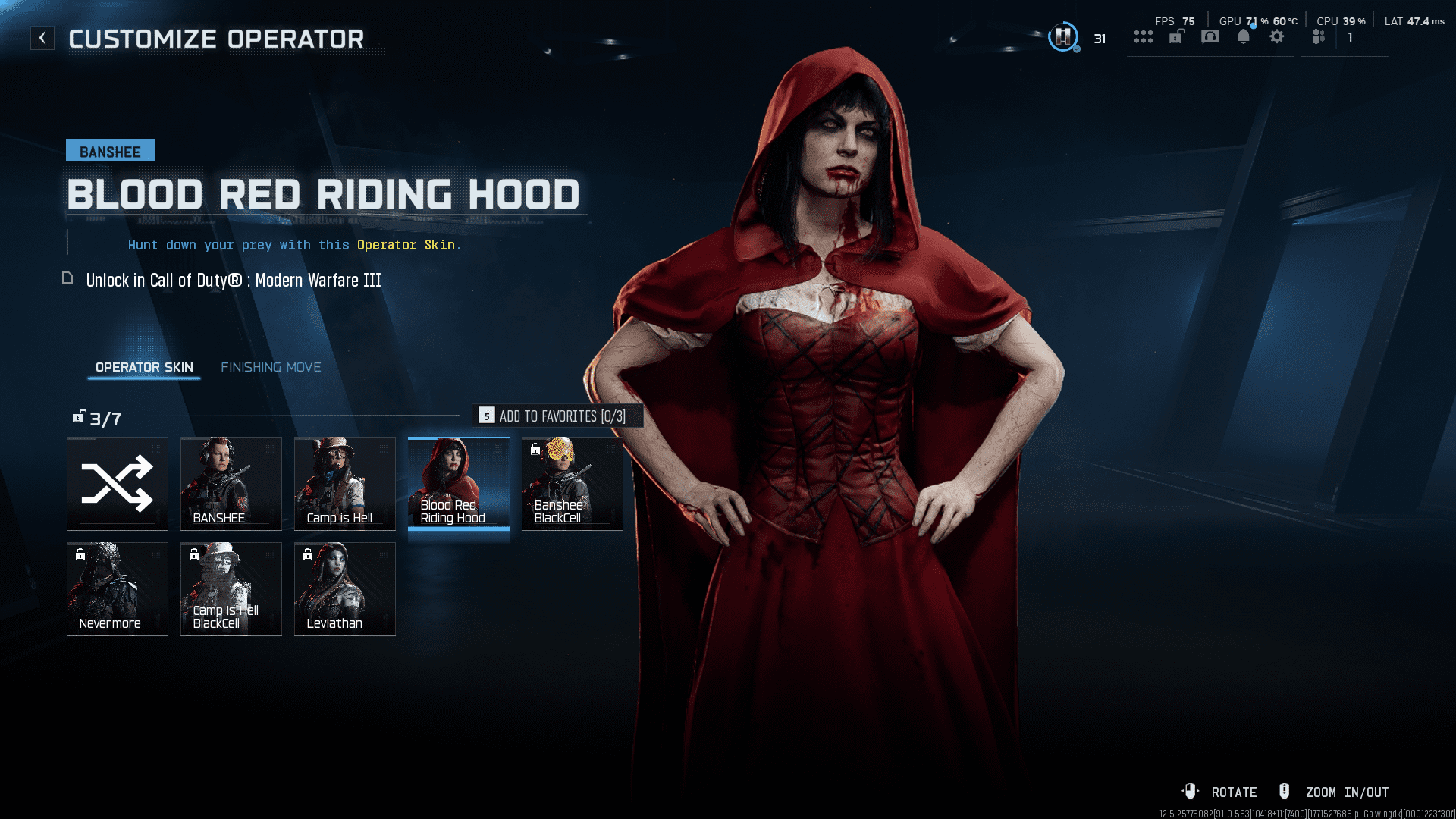1456x819 pixels.
Task: Open the nine-dot grid menu
Action: 1143,36
